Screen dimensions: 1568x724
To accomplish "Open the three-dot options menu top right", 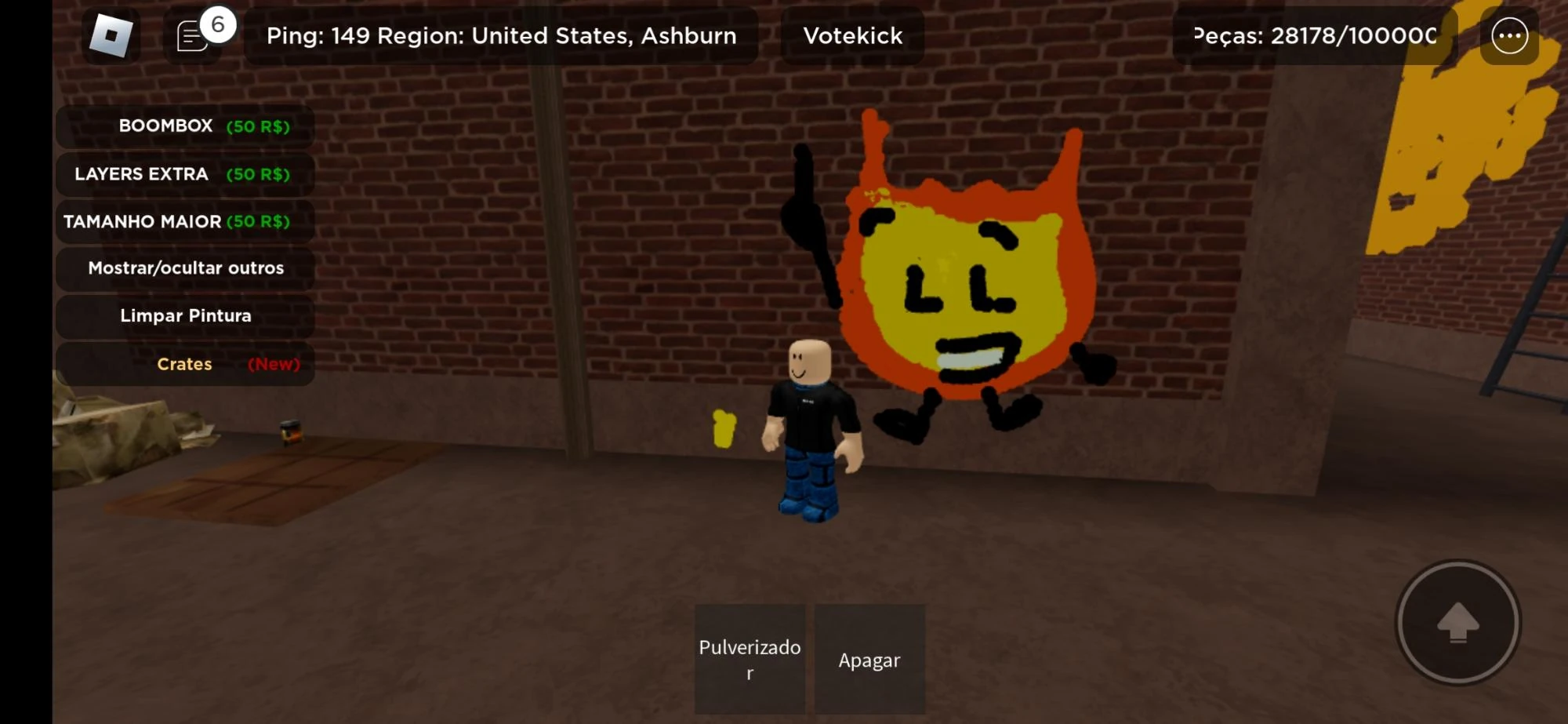I will (1509, 35).
